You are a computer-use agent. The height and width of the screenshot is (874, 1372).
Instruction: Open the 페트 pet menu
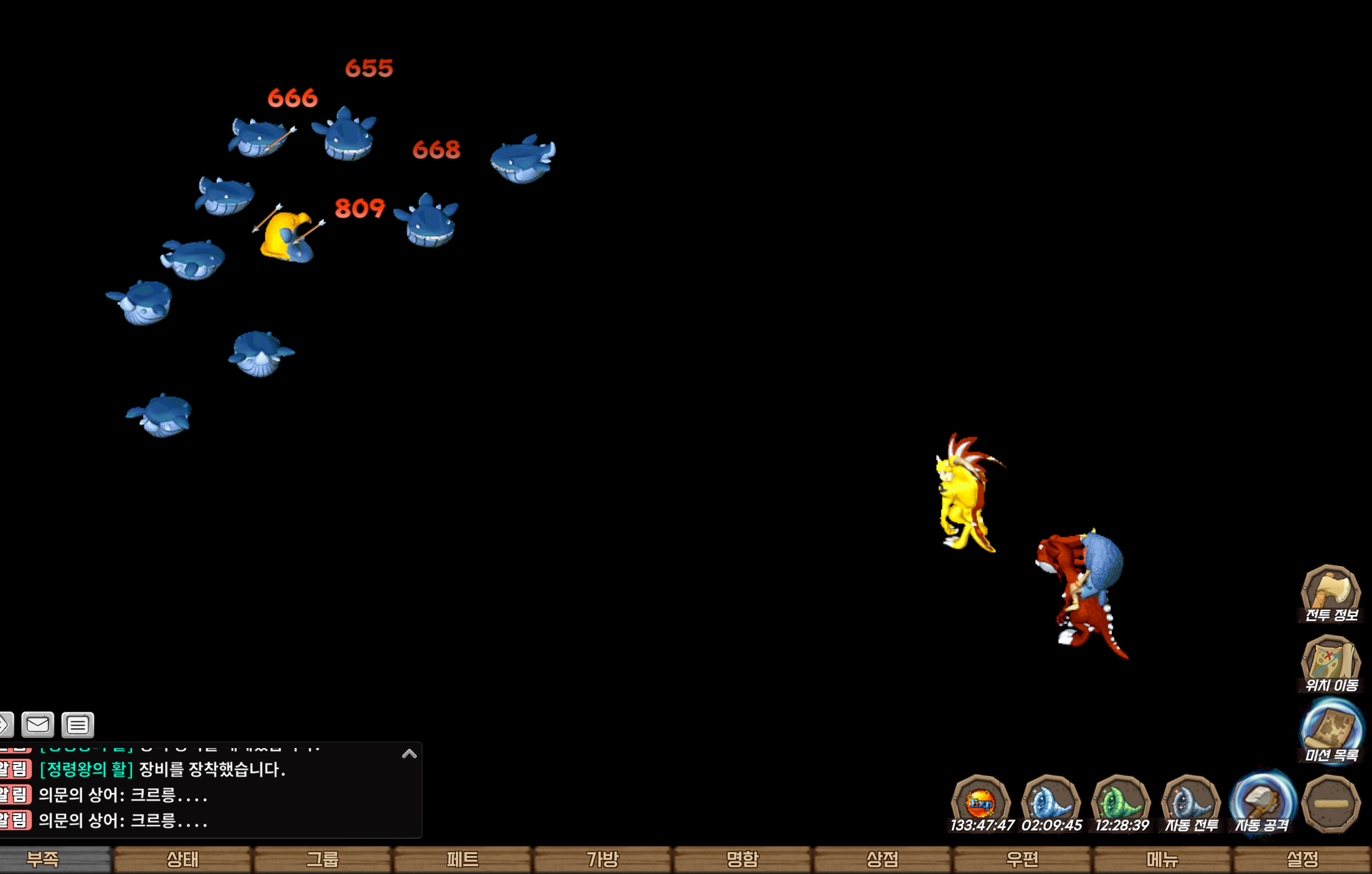coord(462,859)
